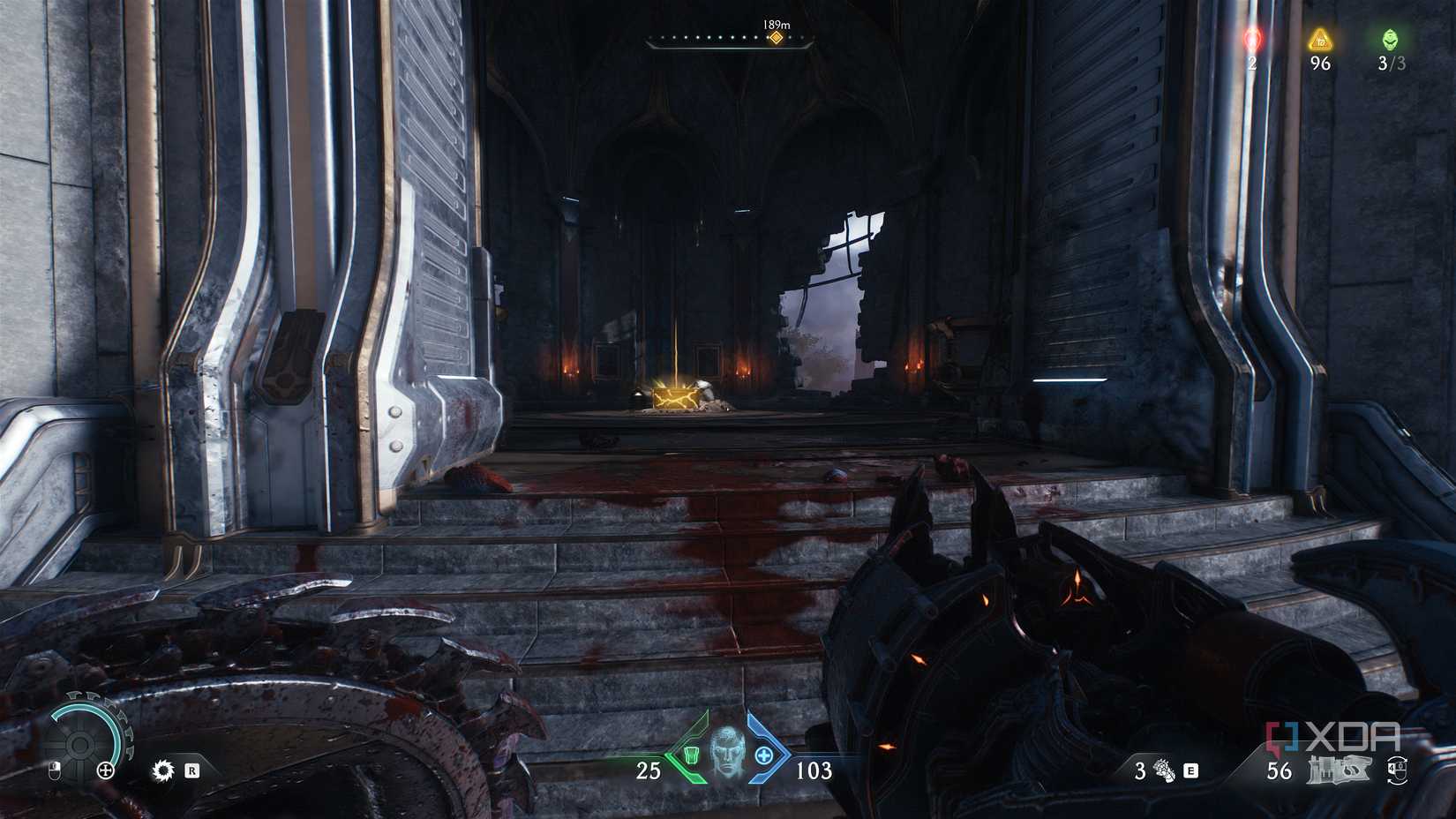
Task: Select the saw blade shield charge icon
Action: (x=163, y=770)
